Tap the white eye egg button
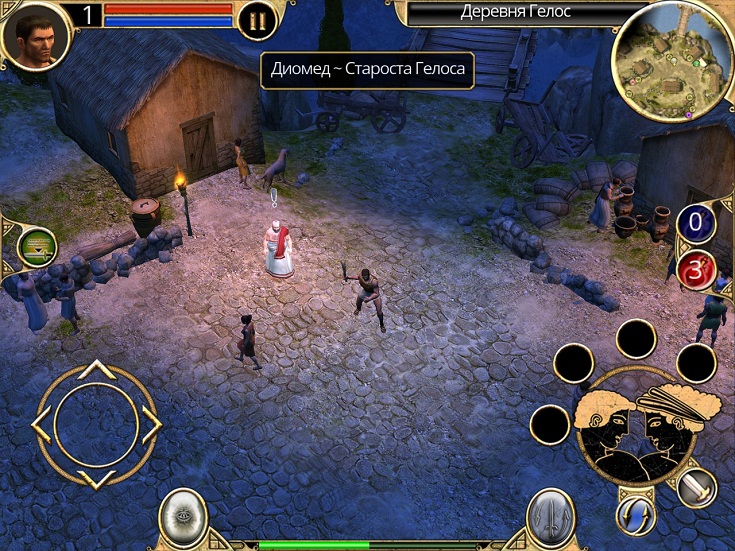This screenshot has height=551, width=735. pos(183,517)
